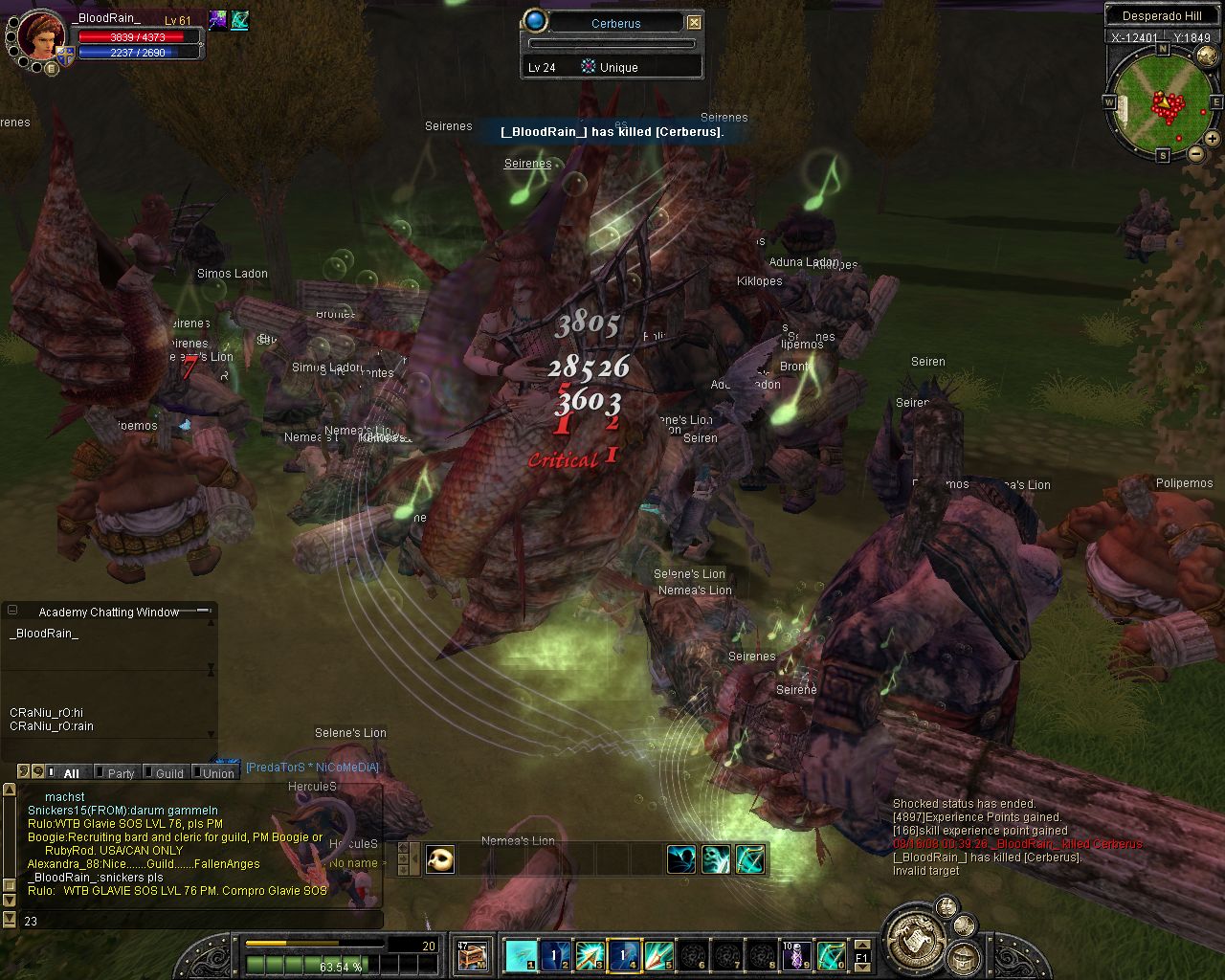Zoom out the minimap with minus button
This screenshot has height=980, width=1225.
[1195, 153]
